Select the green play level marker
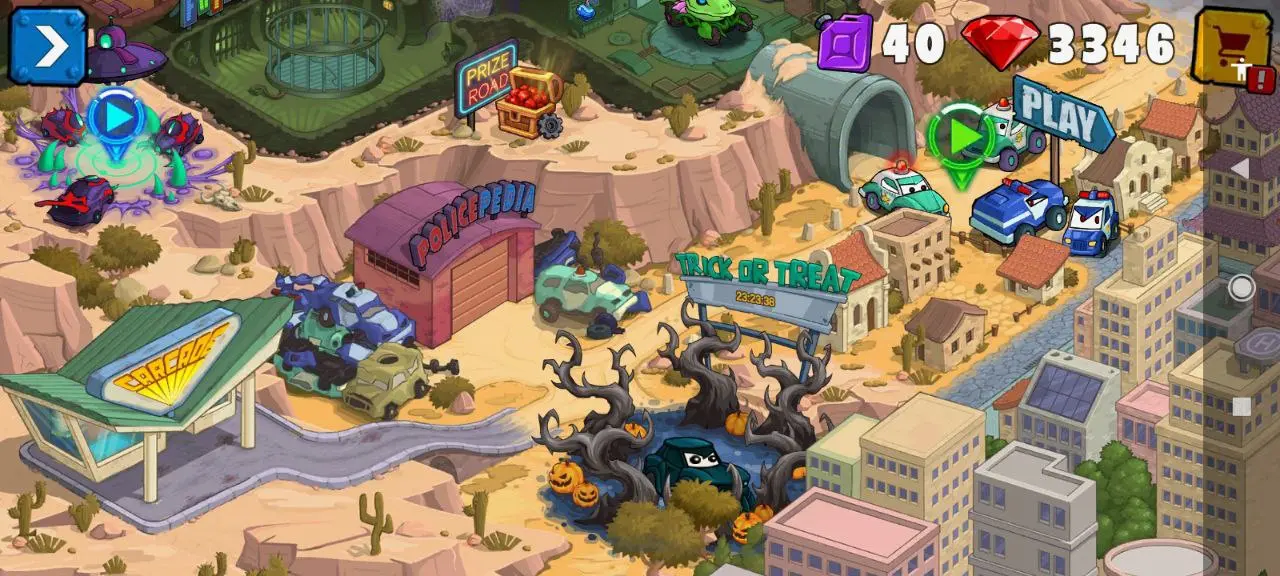 pyautogui.click(x=961, y=138)
